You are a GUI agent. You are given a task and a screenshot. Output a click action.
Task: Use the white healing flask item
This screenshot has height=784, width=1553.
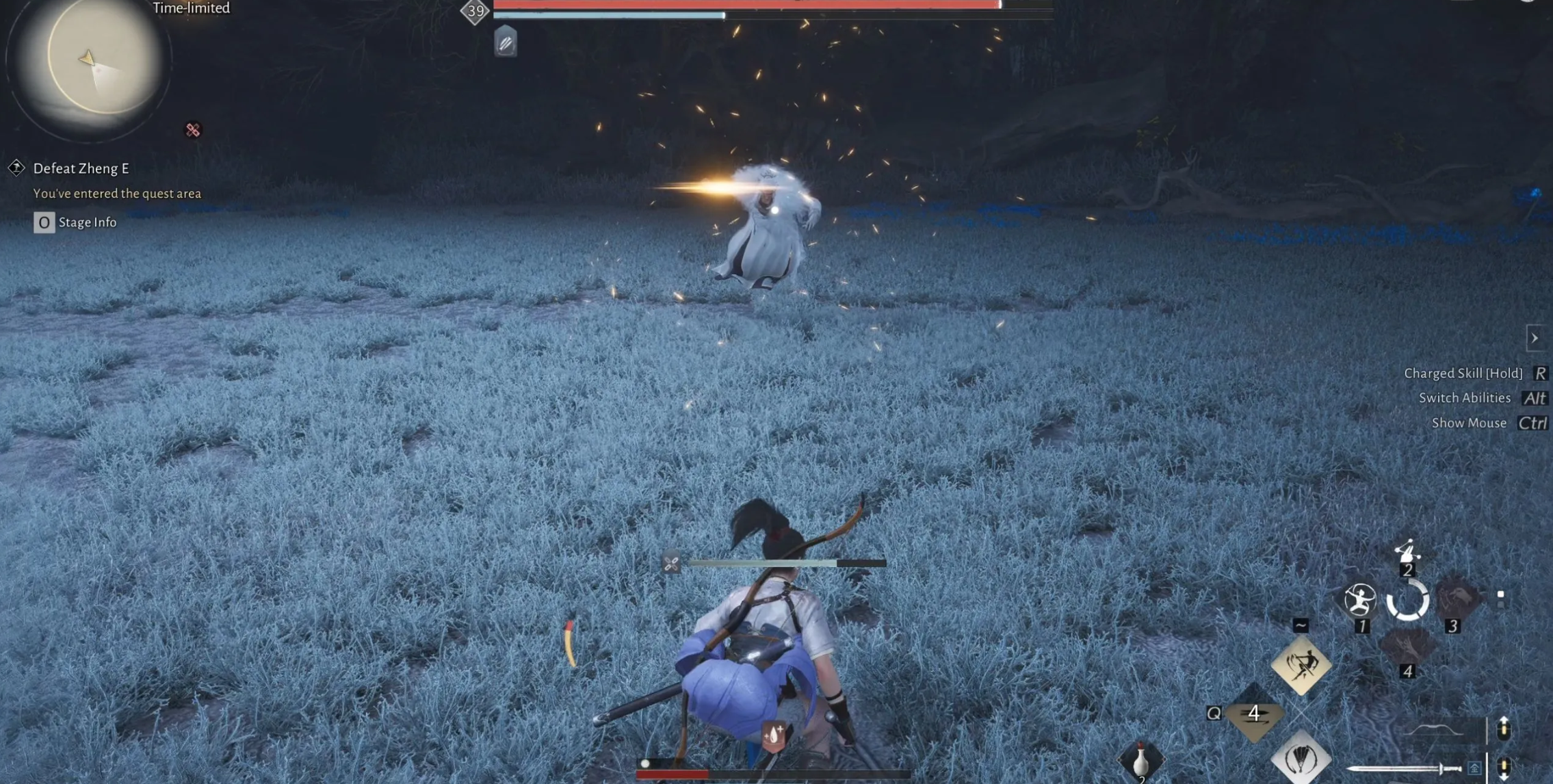point(1140,761)
